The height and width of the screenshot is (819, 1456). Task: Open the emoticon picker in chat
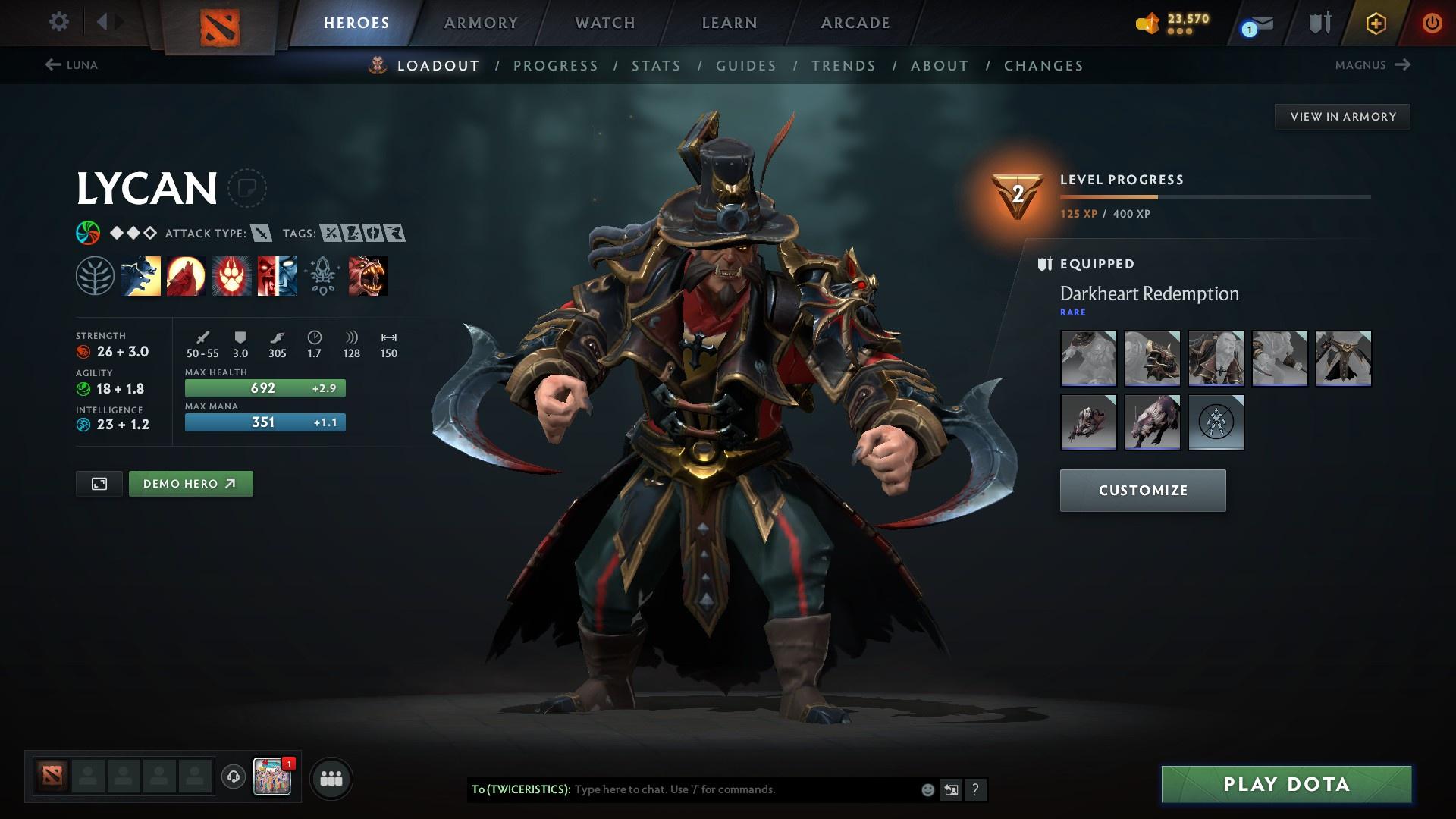click(x=927, y=789)
